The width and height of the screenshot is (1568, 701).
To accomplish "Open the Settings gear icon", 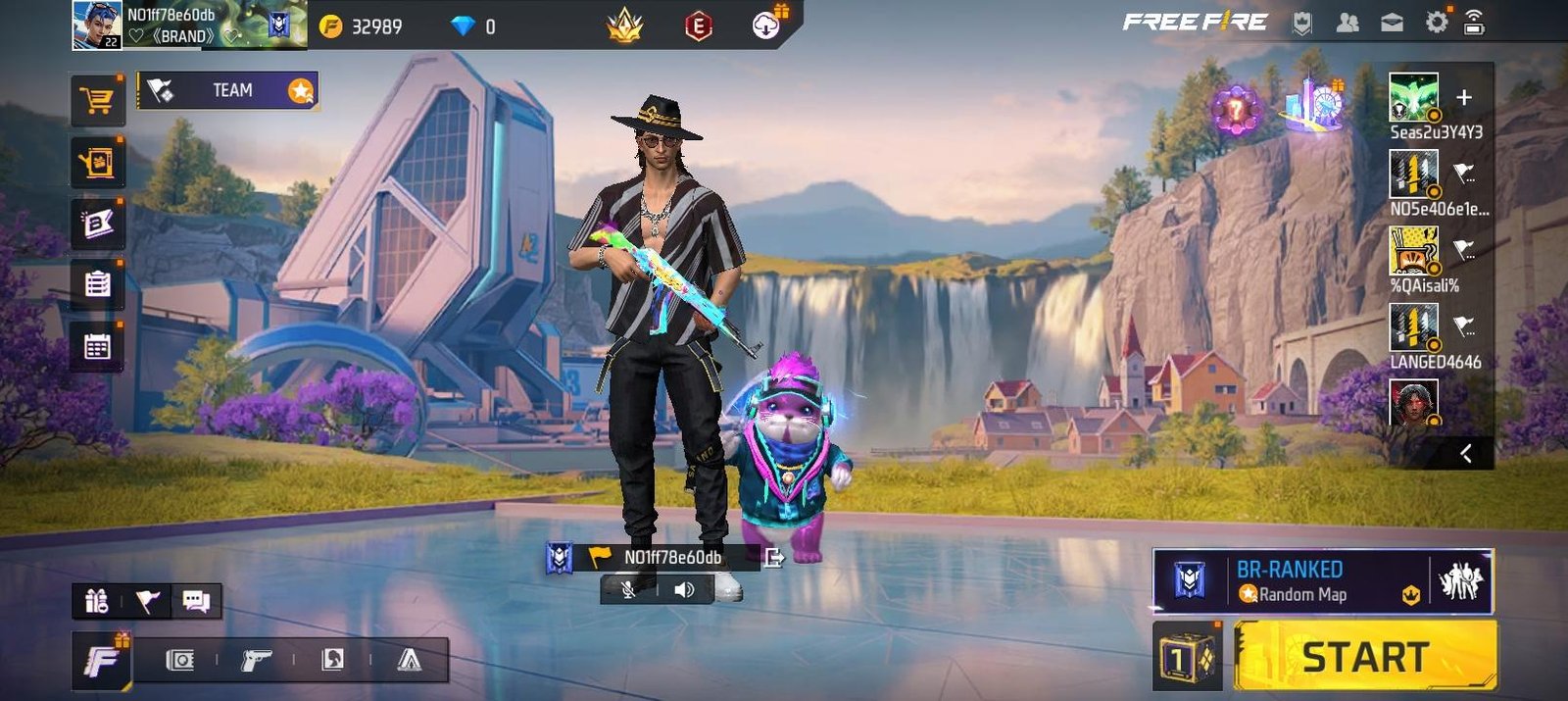I will tap(1436, 23).
